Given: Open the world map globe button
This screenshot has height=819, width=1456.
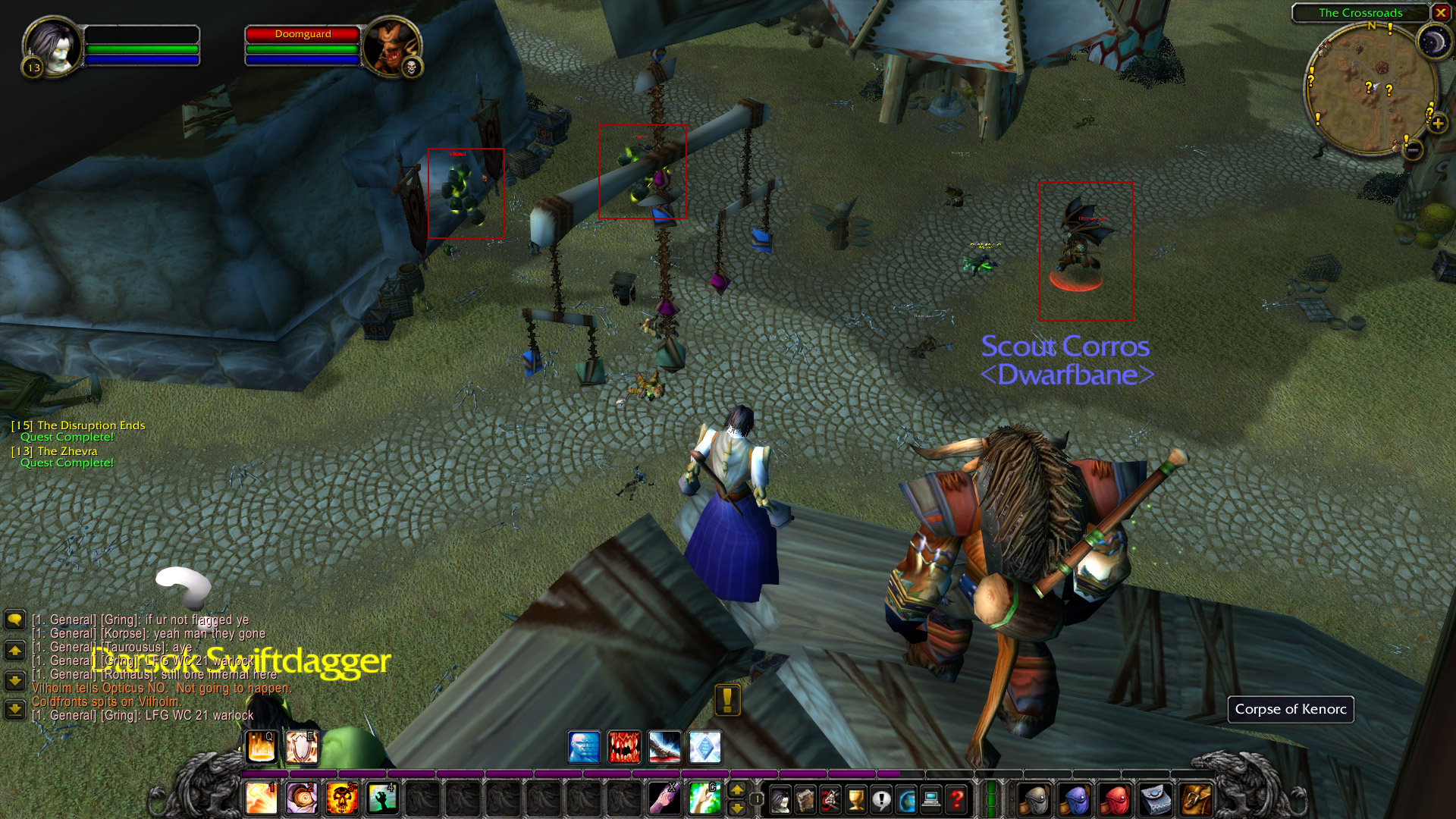Looking at the screenshot, I should [x=906, y=799].
